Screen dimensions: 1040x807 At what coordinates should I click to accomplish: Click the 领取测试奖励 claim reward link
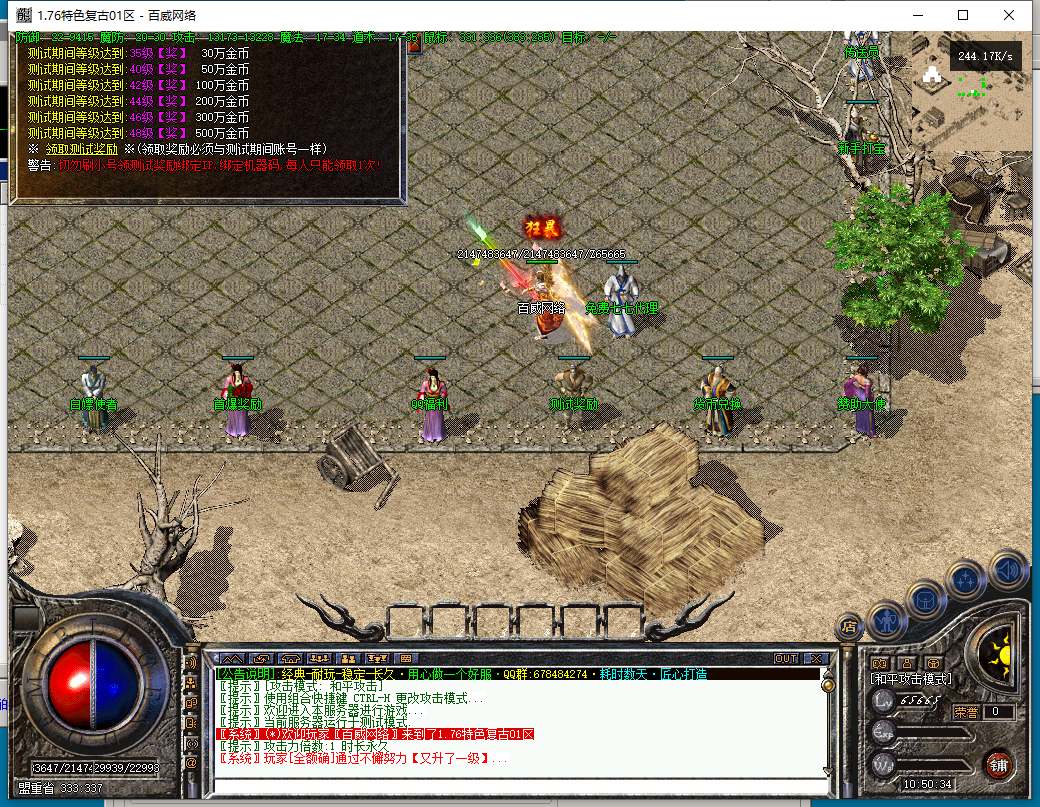click(x=75, y=149)
